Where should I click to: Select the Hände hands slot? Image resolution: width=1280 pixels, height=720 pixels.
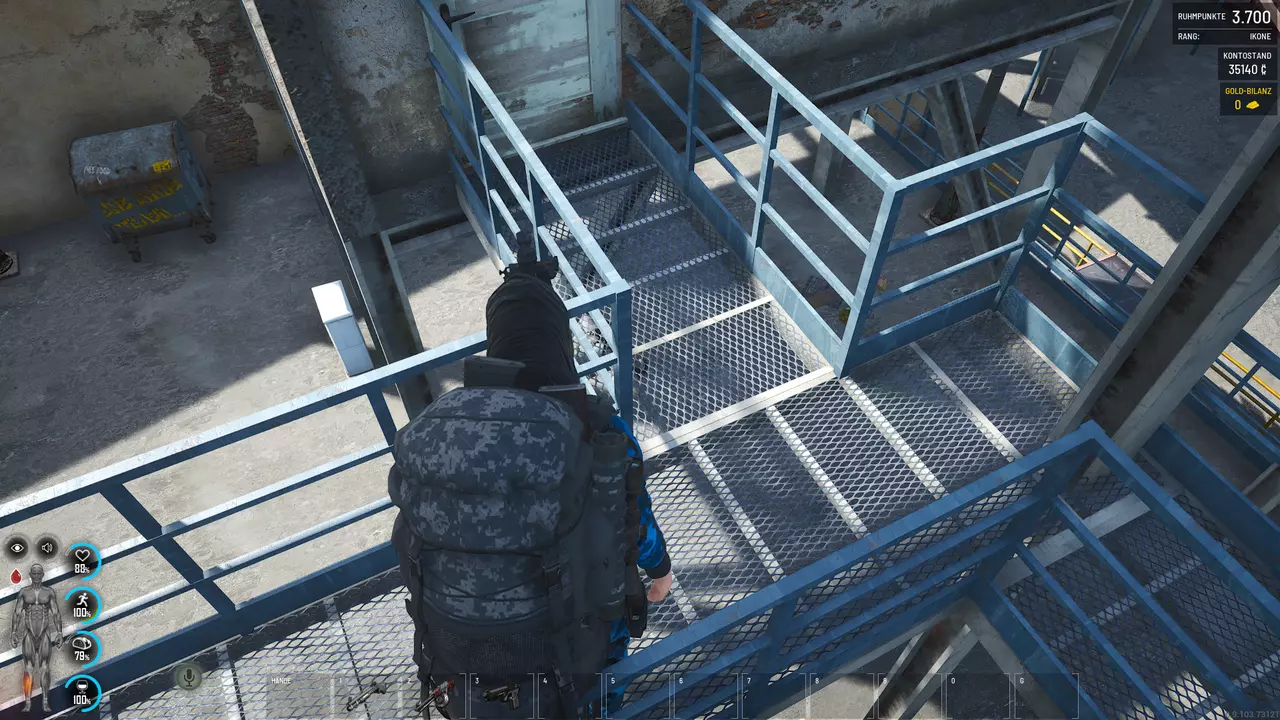(x=297, y=695)
